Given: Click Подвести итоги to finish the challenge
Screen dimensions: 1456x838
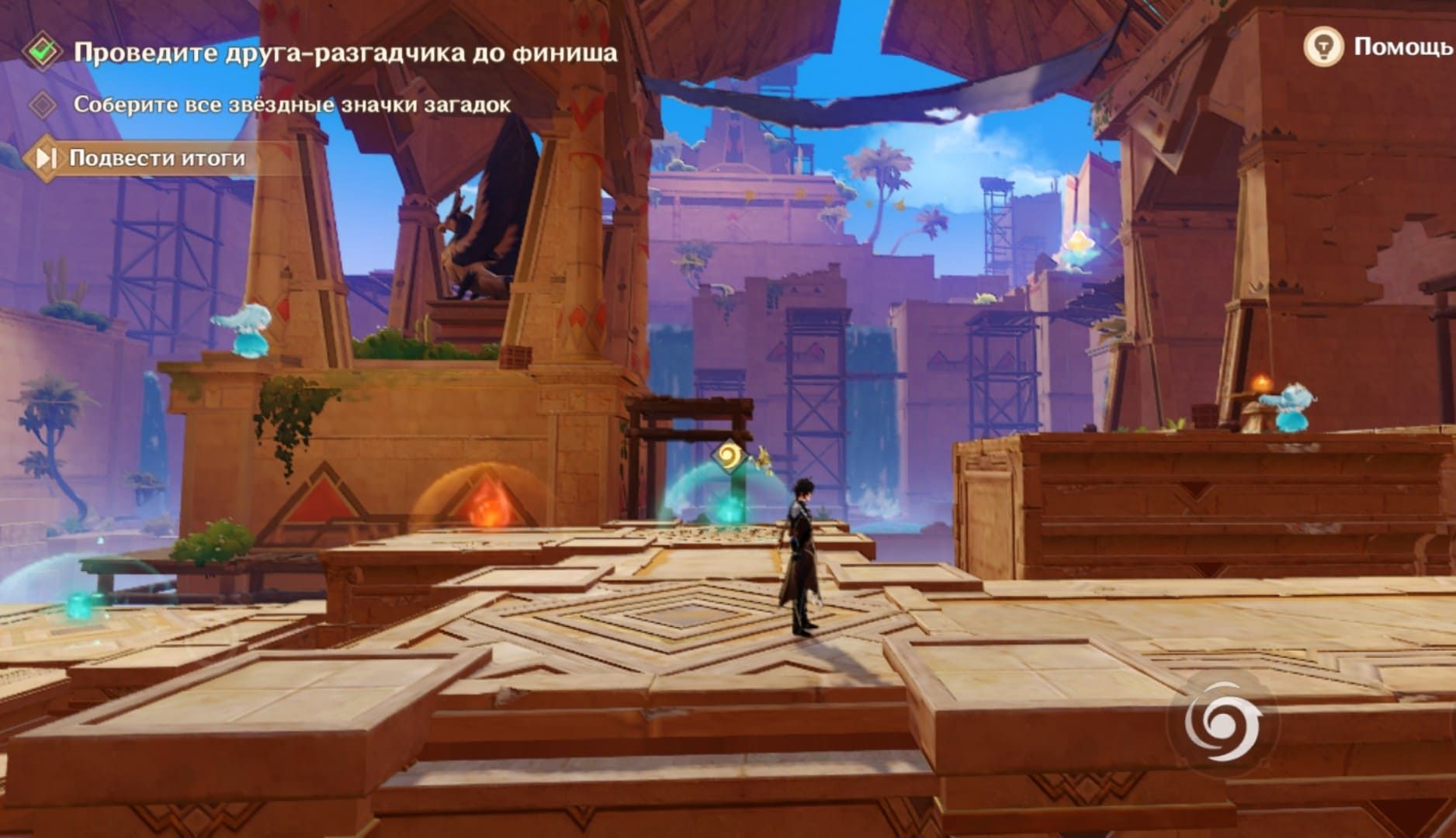Looking at the screenshot, I should [155, 158].
